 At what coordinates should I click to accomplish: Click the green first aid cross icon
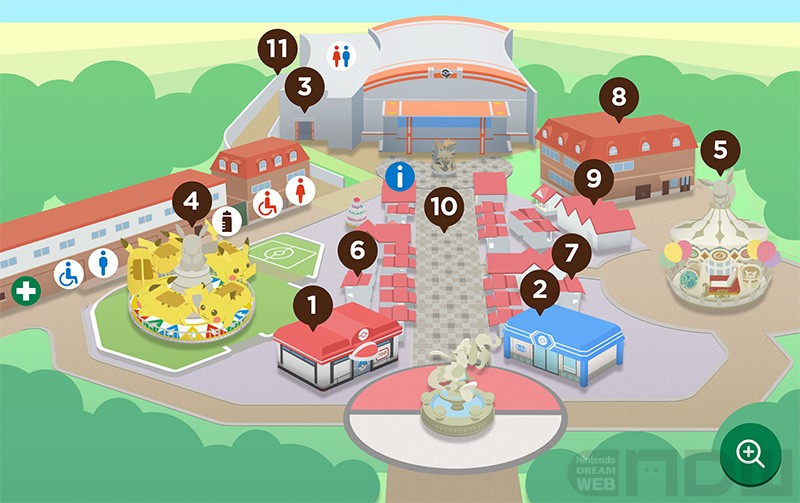(25, 293)
